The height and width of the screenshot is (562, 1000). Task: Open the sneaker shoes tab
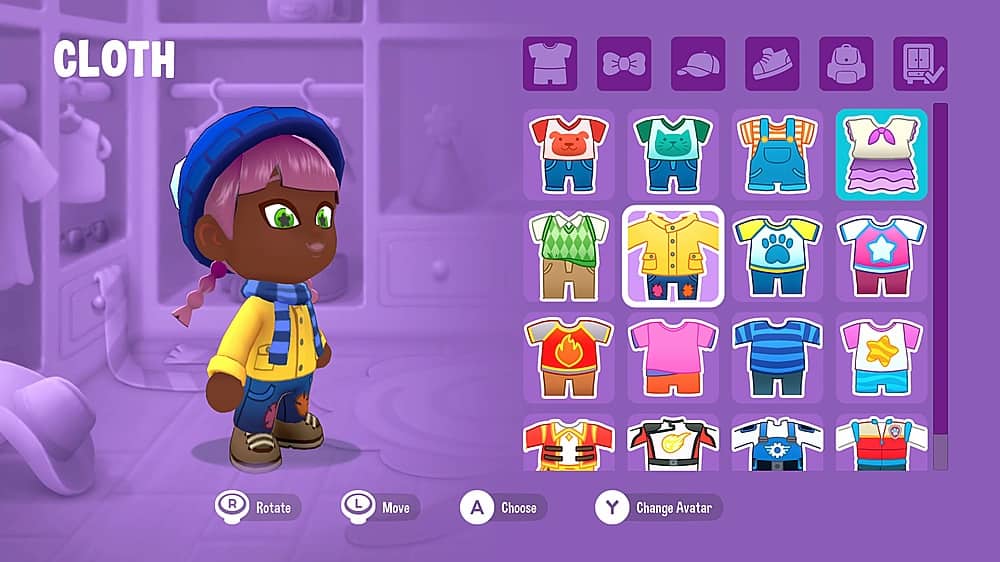click(x=772, y=64)
